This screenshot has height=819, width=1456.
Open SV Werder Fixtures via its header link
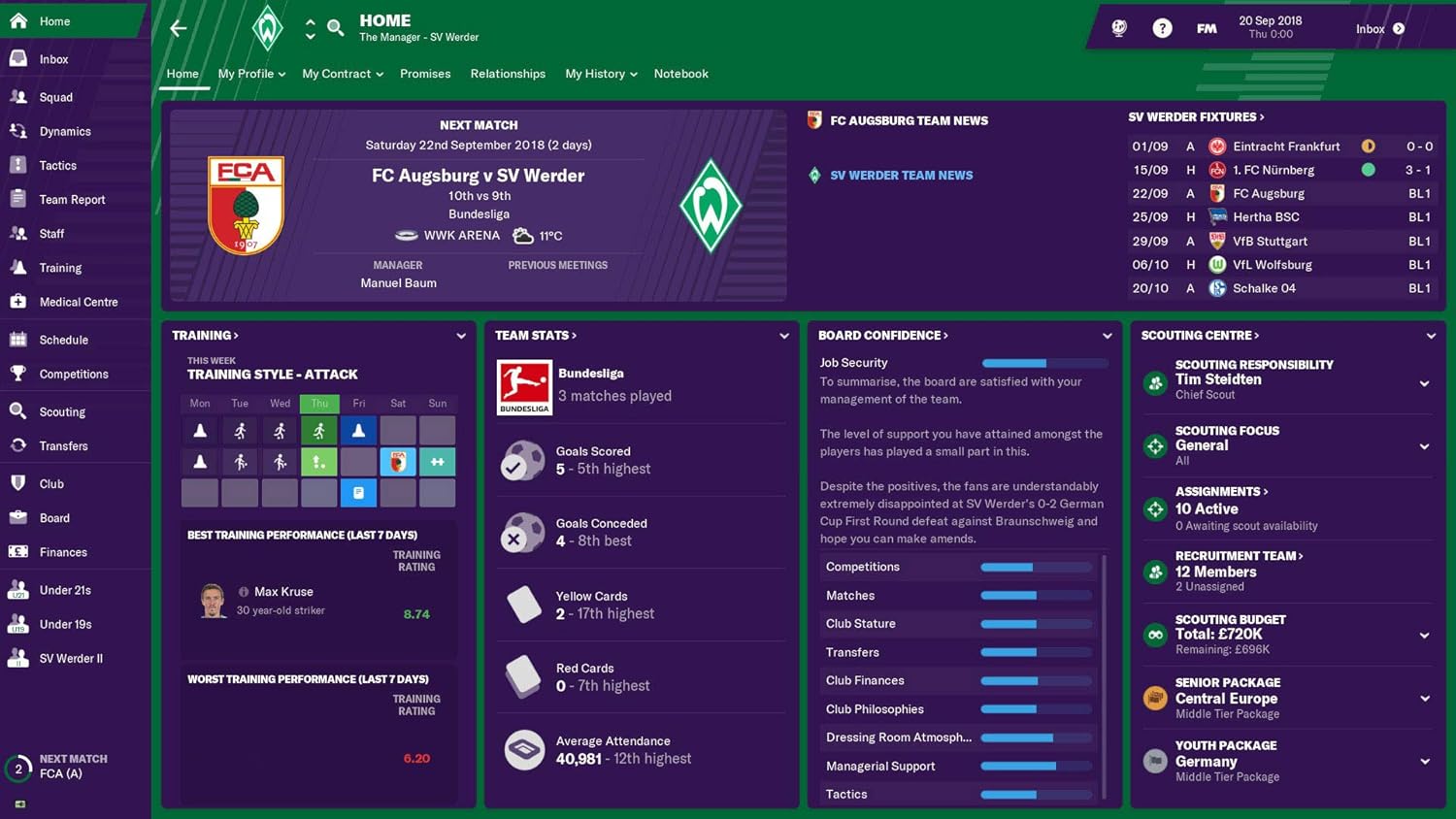pos(1194,116)
